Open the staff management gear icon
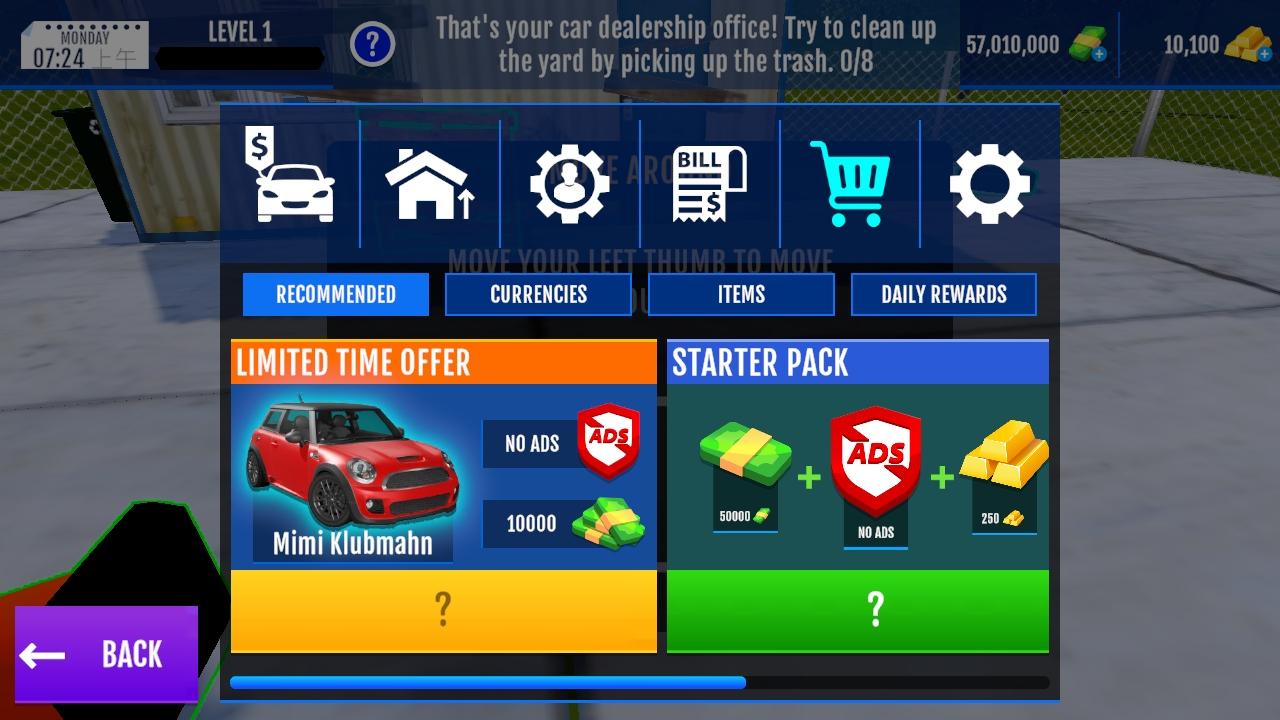 (569, 184)
